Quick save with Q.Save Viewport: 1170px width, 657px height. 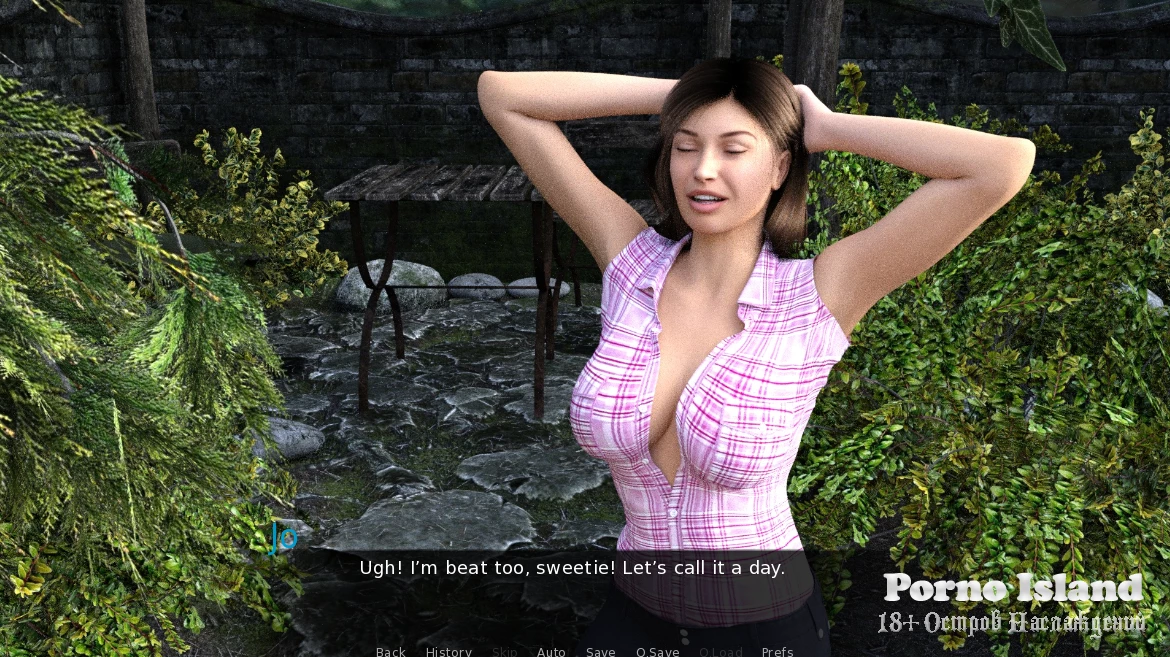(x=658, y=651)
